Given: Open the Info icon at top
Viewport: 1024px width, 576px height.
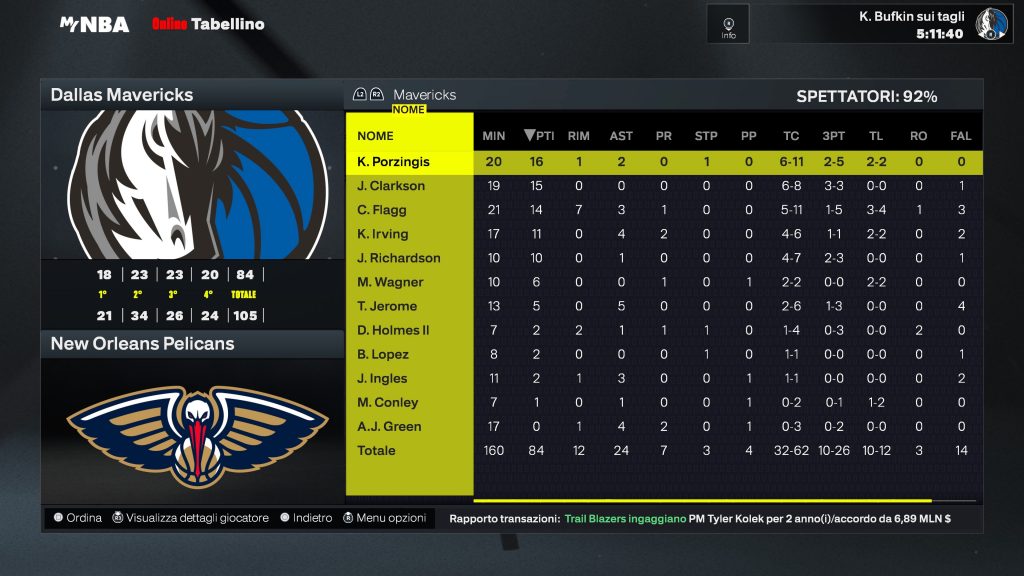Looking at the screenshot, I should pos(728,24).
